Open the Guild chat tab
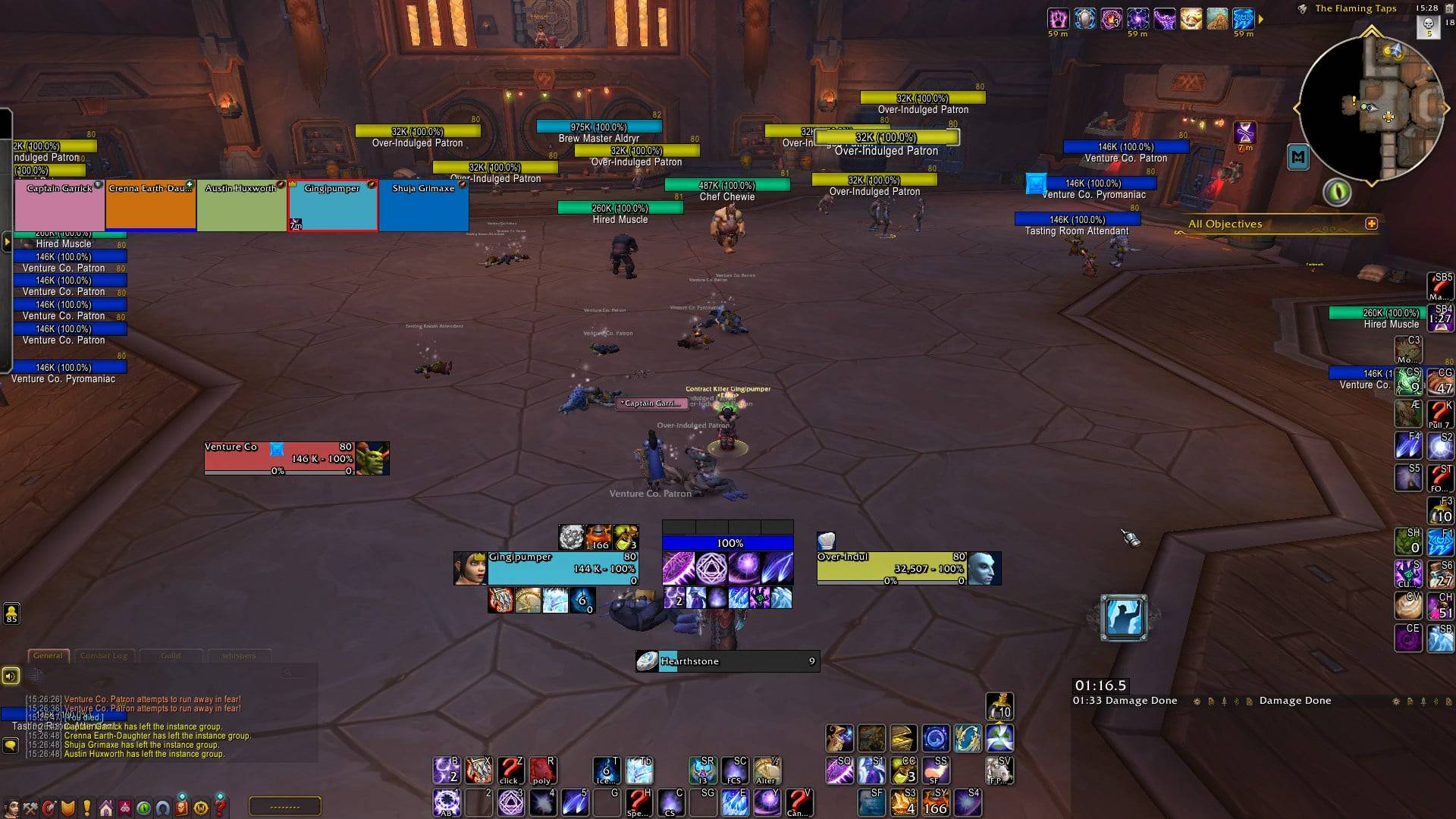The height and width of the screenshot is (819, 1456). coord(171,656)
